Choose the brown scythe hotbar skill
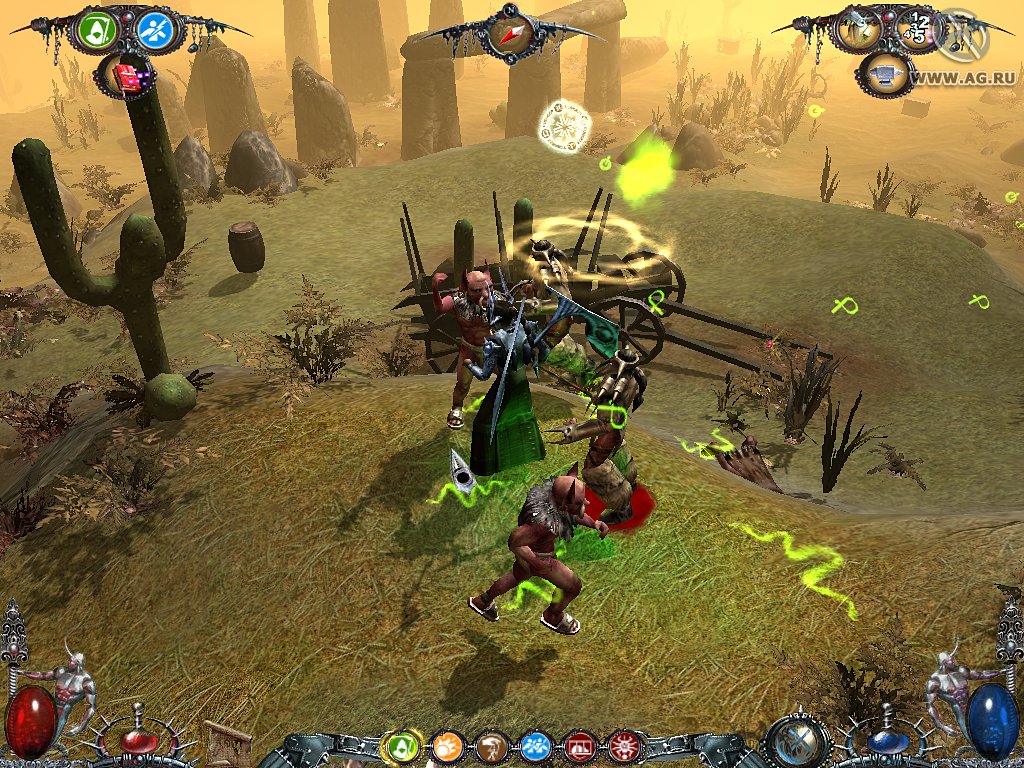 [x=492, y=746]
